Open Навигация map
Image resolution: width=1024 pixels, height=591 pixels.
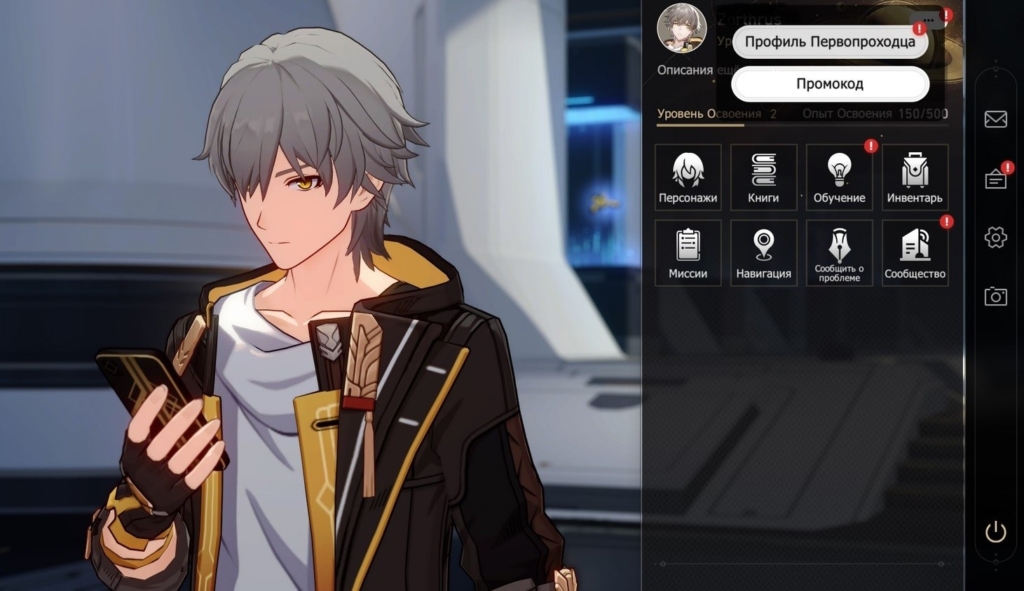(x=763, y=252)
